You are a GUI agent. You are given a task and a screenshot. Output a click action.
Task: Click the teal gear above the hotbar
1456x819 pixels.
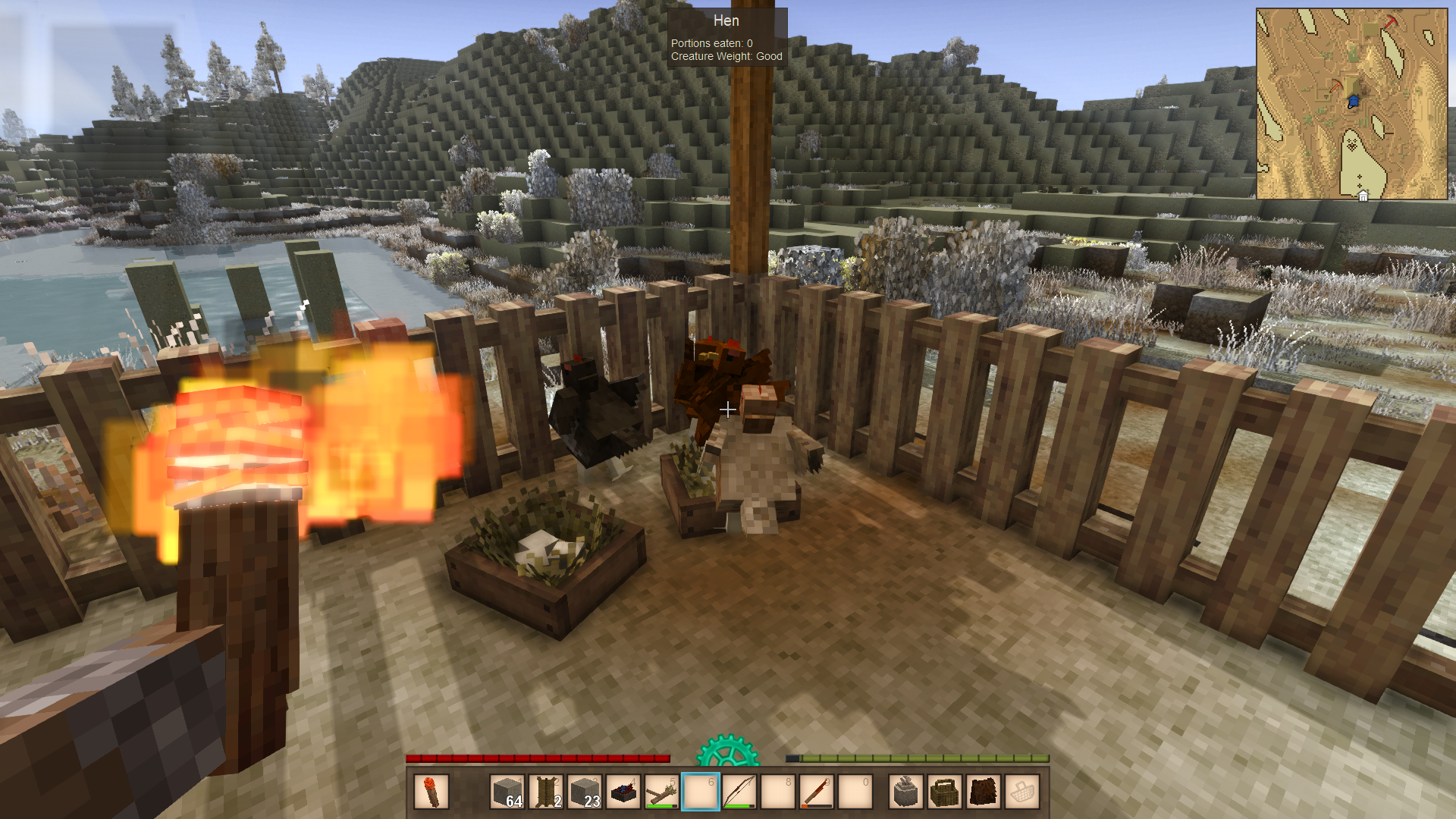click(727, 751)
